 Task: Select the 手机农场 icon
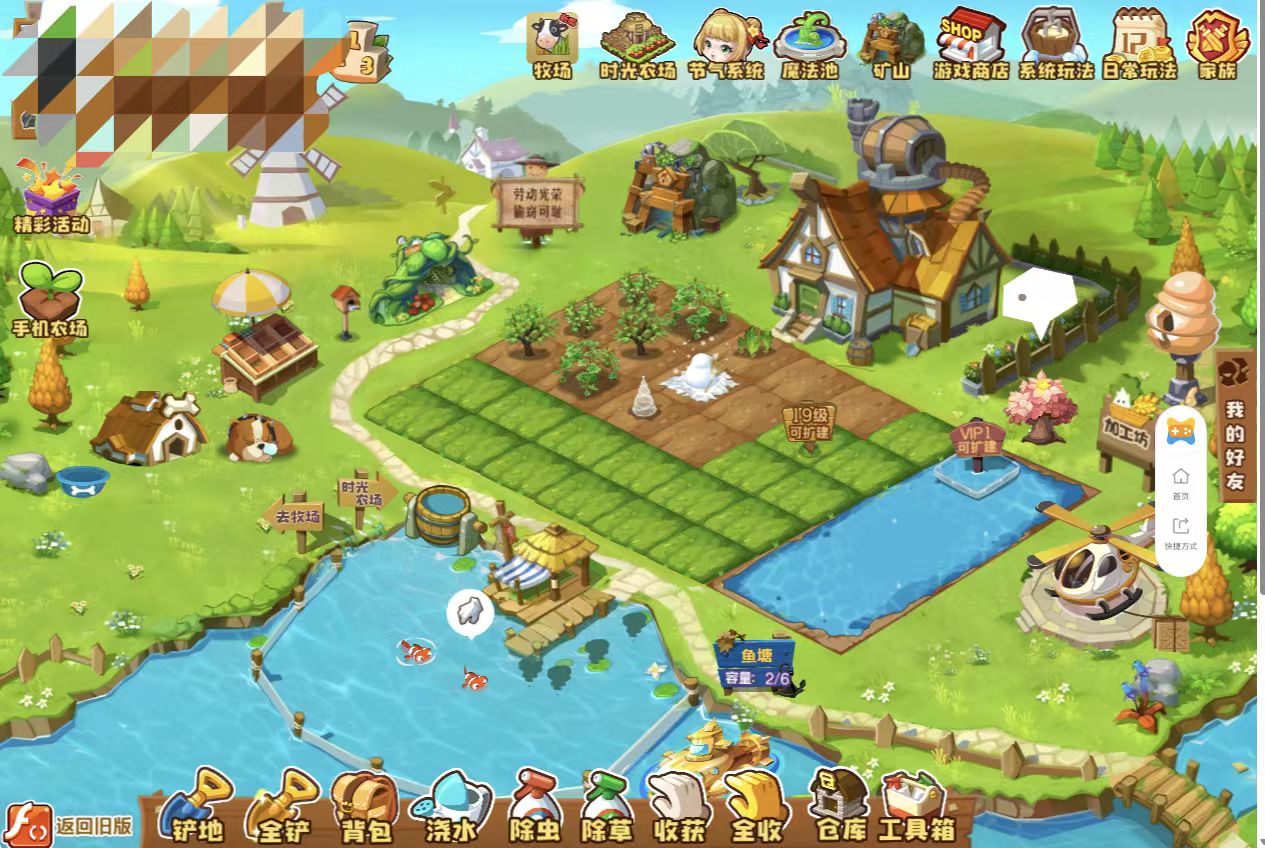tap(50, 300)
